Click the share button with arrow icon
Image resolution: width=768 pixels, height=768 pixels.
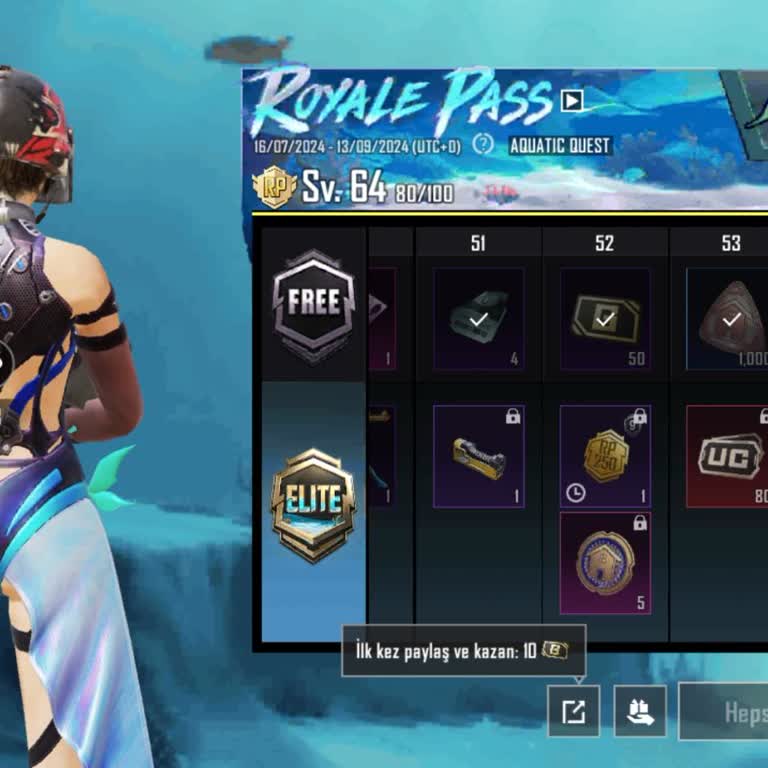(573, 711)
